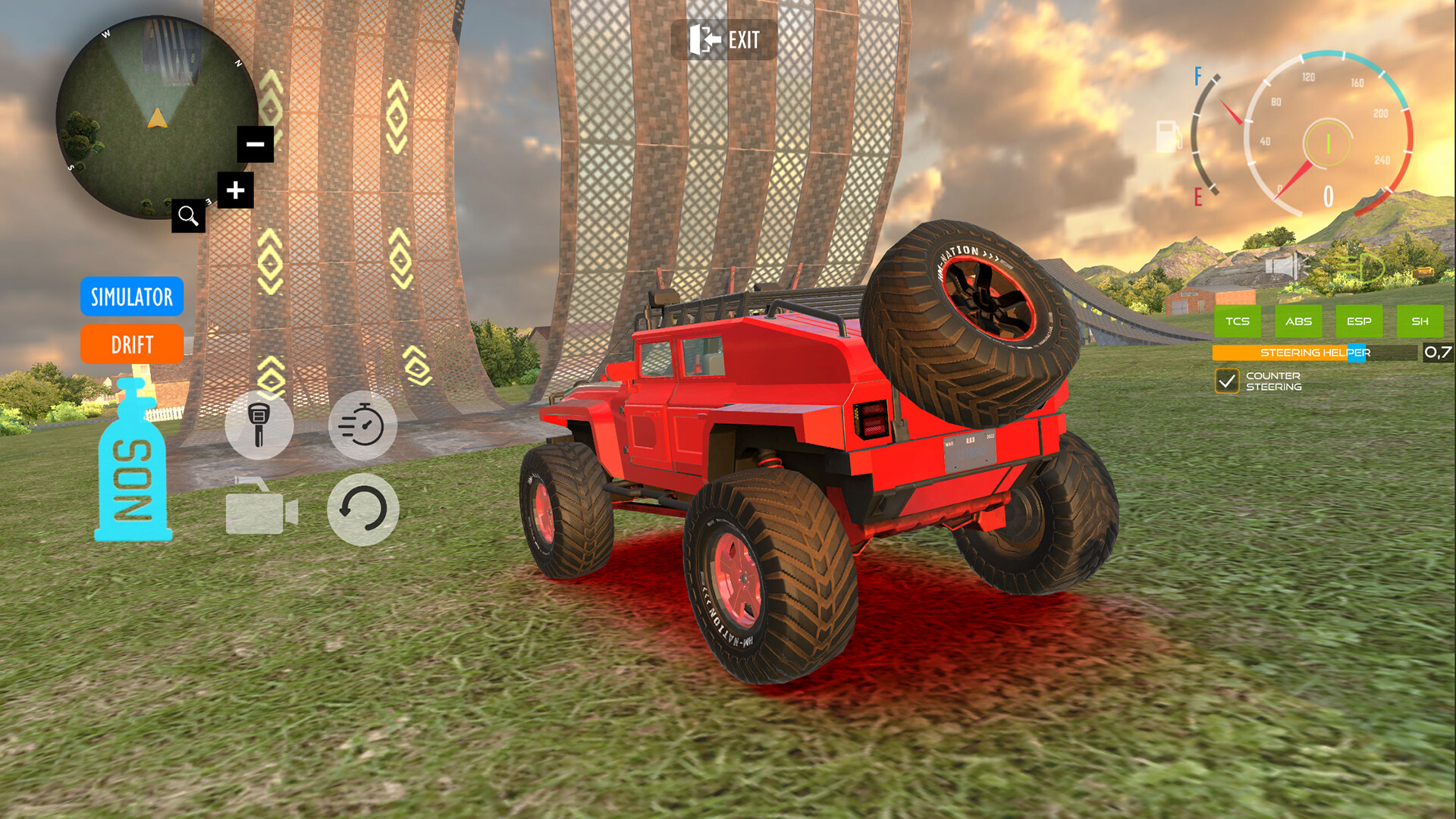Open the map search magnifier icon
The height and width of the screenshot is (819, 1456).
pos(187,215)
